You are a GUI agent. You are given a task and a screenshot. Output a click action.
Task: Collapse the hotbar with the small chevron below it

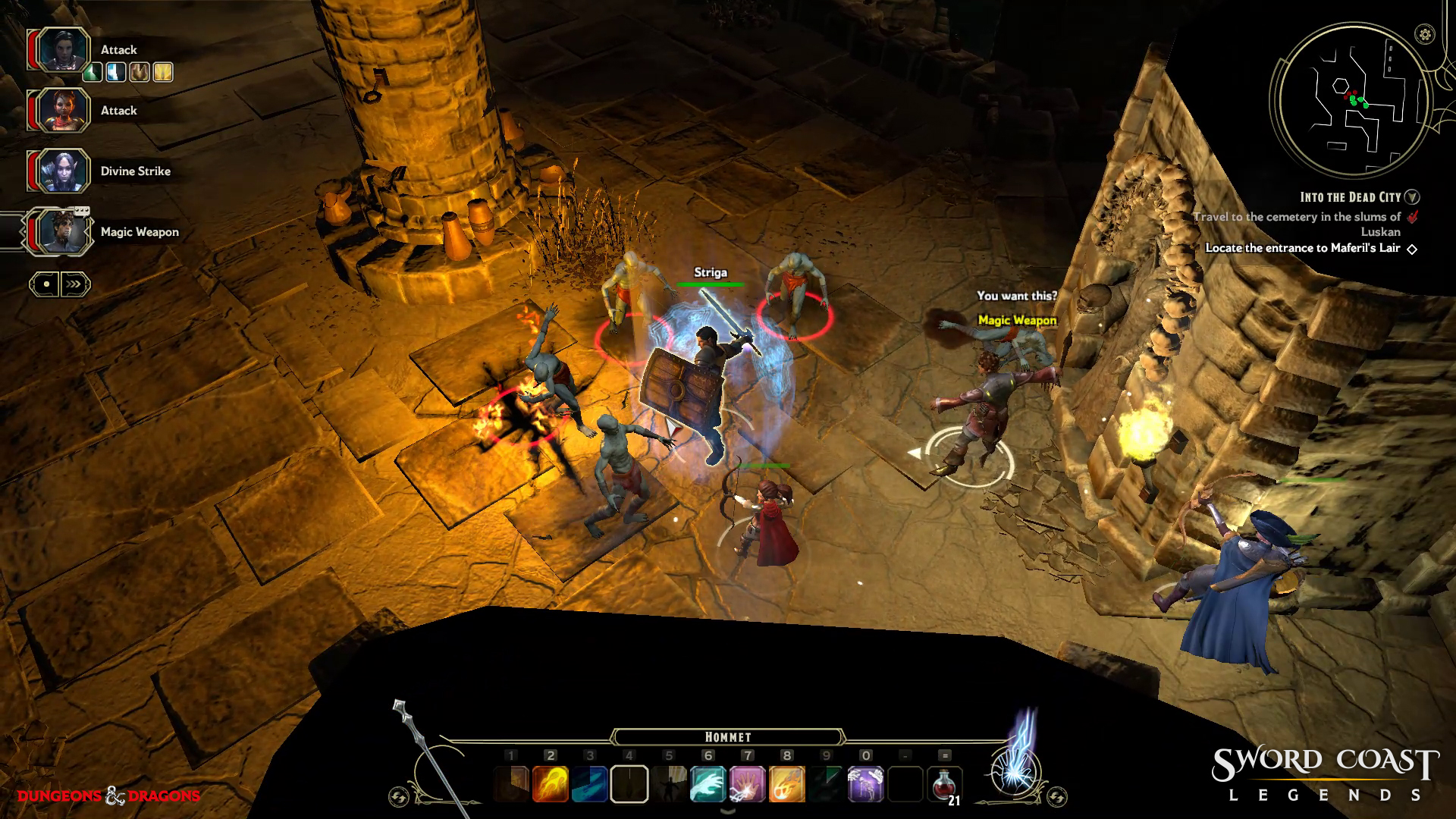point(729,811)
